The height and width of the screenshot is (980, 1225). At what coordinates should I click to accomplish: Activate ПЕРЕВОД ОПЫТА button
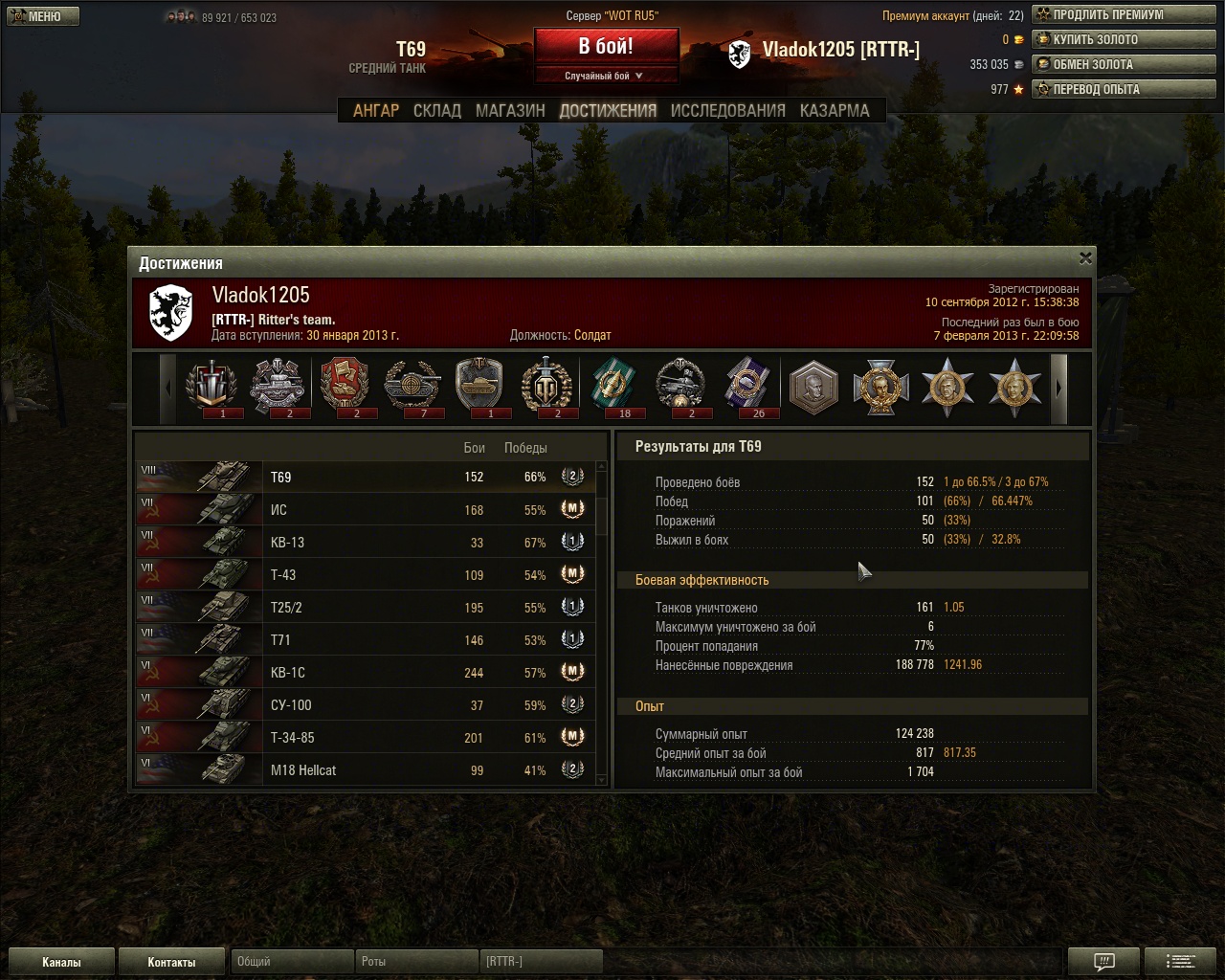coord(1124,90)
